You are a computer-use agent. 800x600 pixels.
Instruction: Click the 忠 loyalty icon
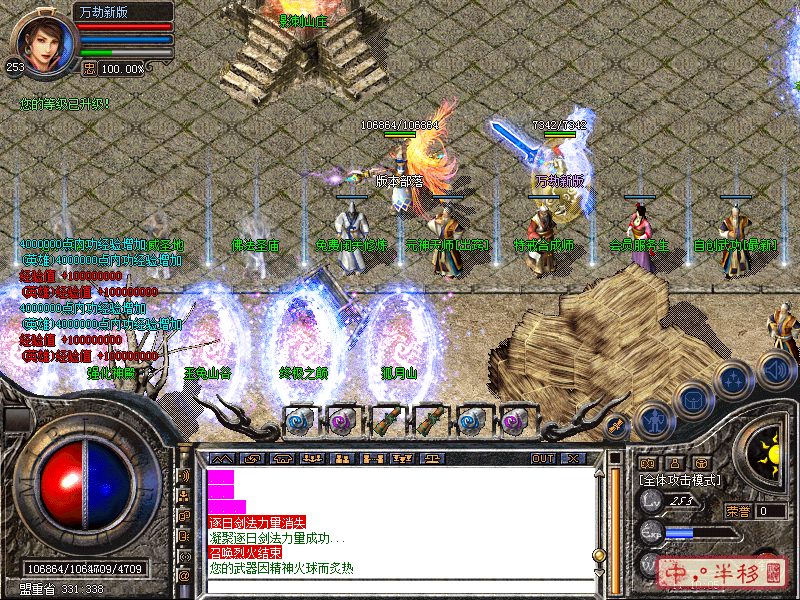[x=89, y=69]
